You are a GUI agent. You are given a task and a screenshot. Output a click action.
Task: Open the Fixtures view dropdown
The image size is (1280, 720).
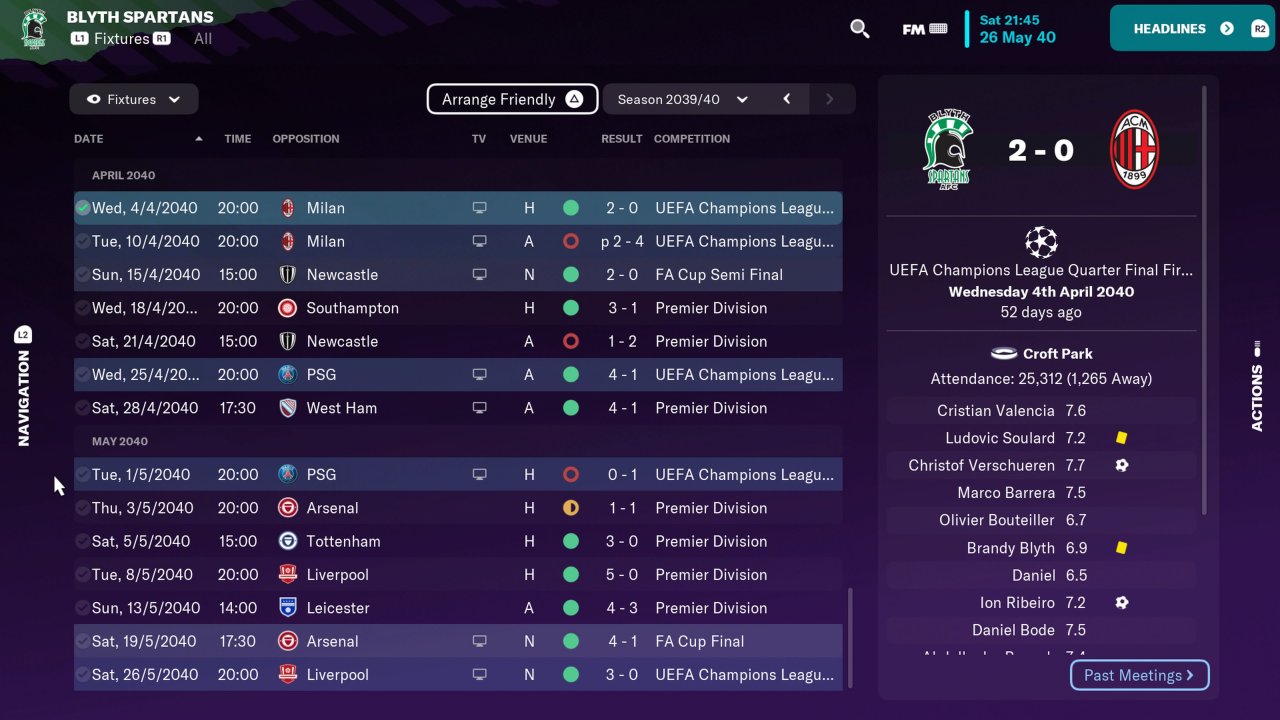click(134, 99)
